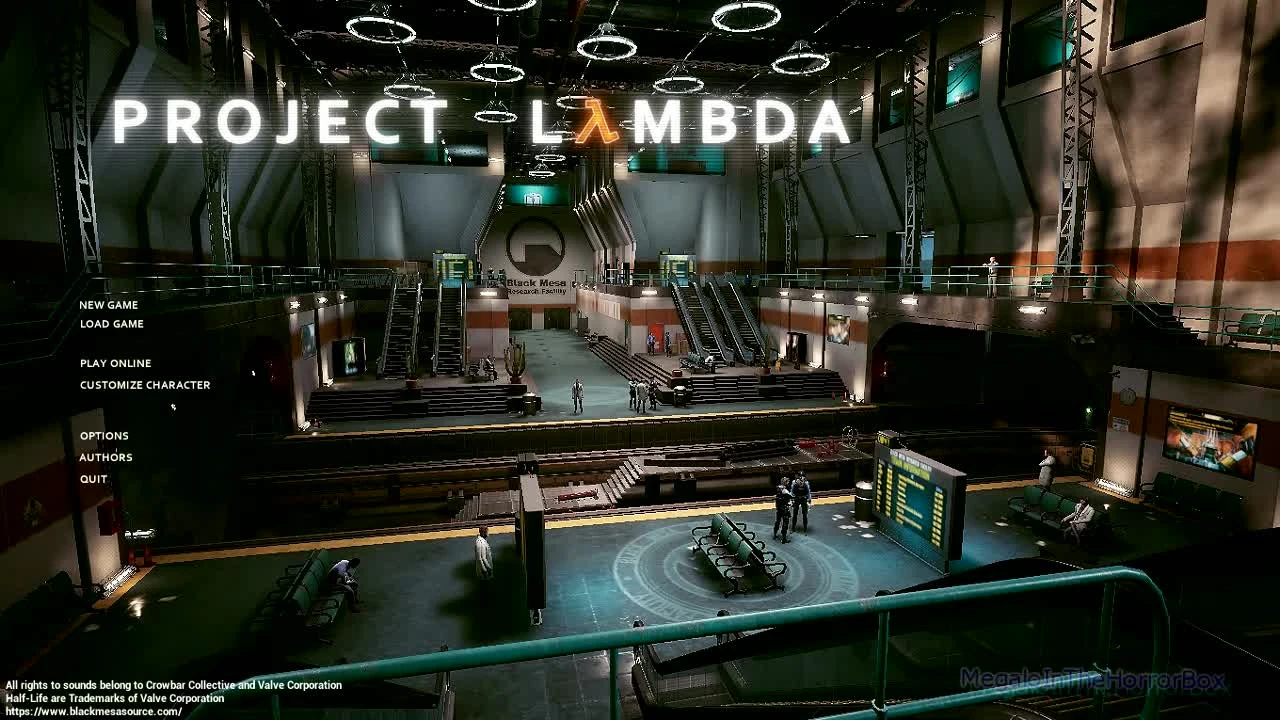Open CUSTOMIZE CHARACTER
The width and height of the screenshot is (1280, 720).
(x=145, y=384)
